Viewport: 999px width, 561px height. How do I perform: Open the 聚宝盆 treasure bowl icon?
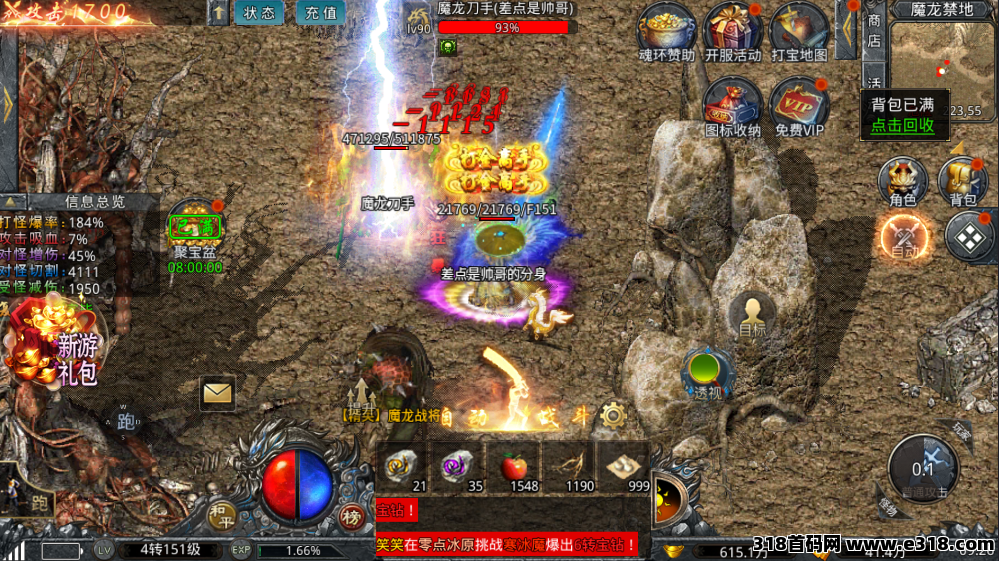[x=195, y=231]
